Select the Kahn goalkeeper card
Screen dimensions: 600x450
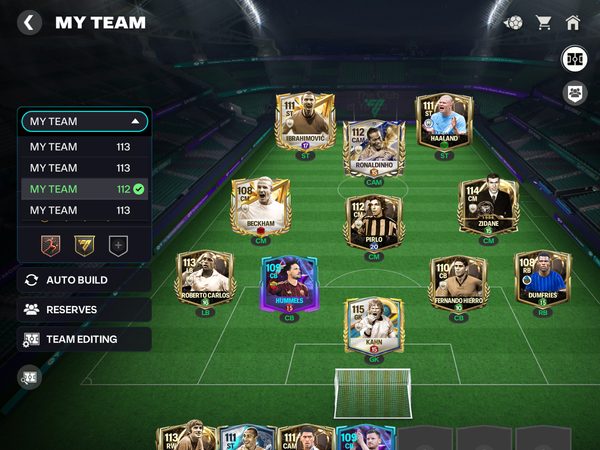(x=373, y=327)
